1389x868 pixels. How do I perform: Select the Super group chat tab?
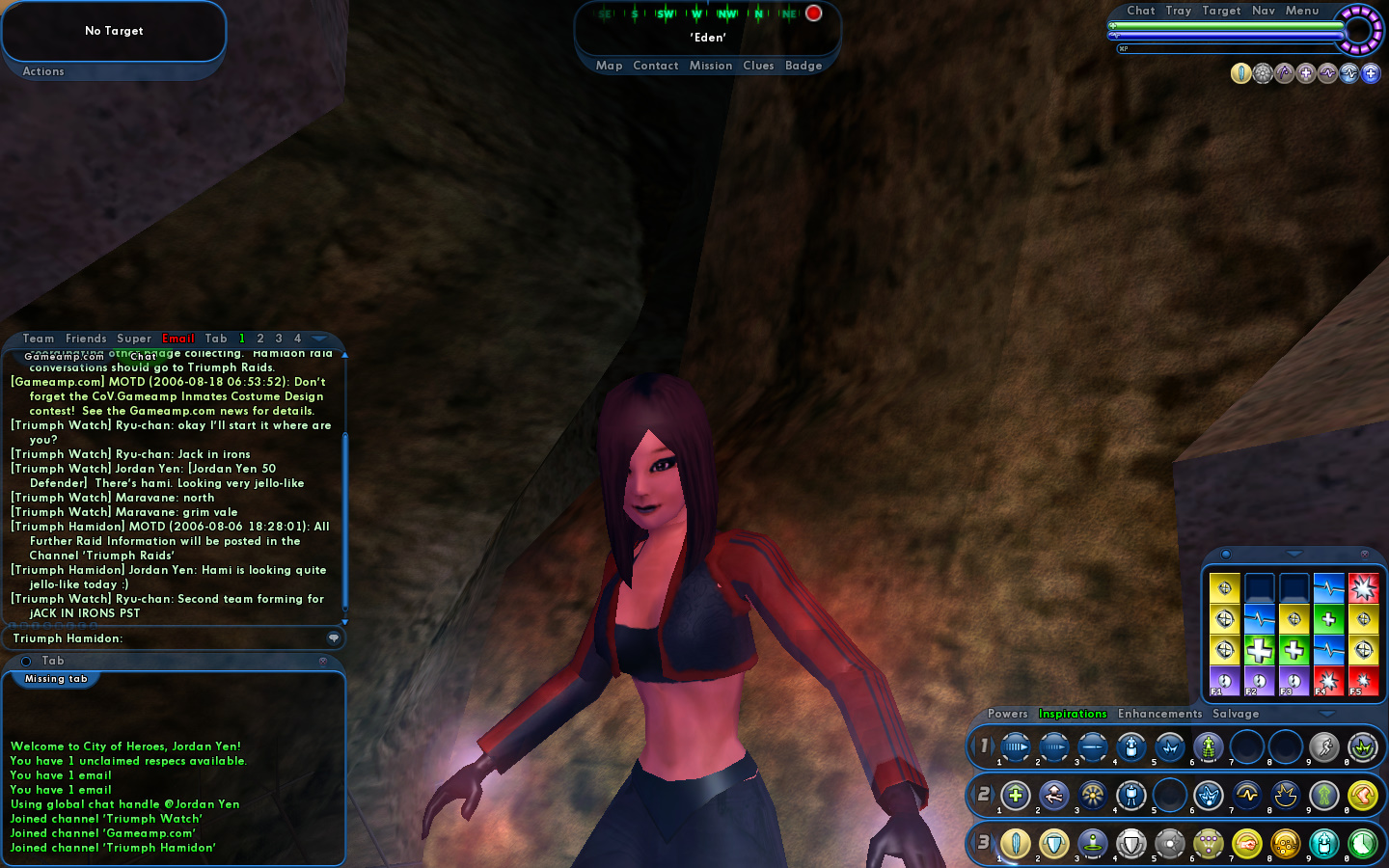point(134,339)
